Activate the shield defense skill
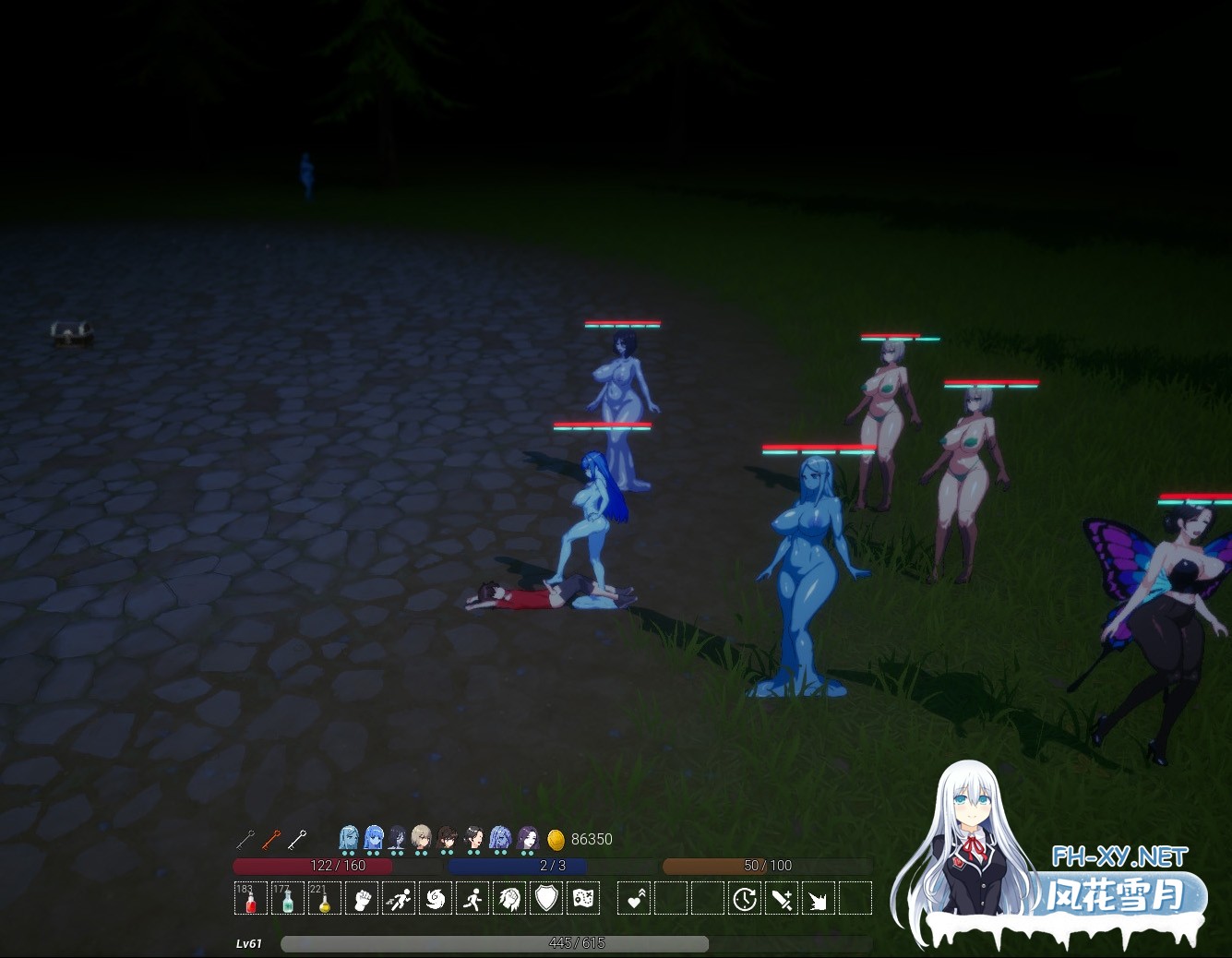The image size is (1232, 958). point(546,898)
